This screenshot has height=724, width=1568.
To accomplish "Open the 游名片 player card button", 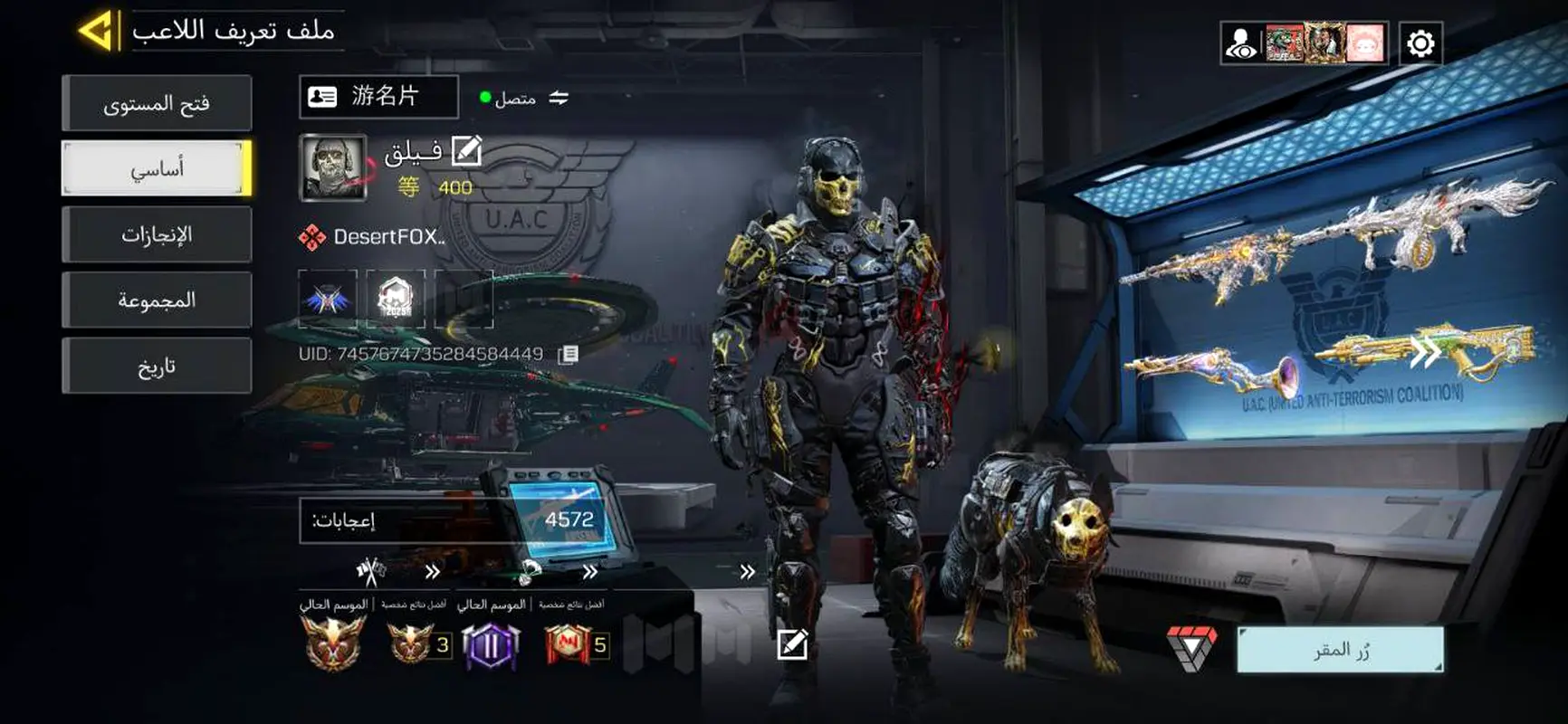I will [378, 97].
